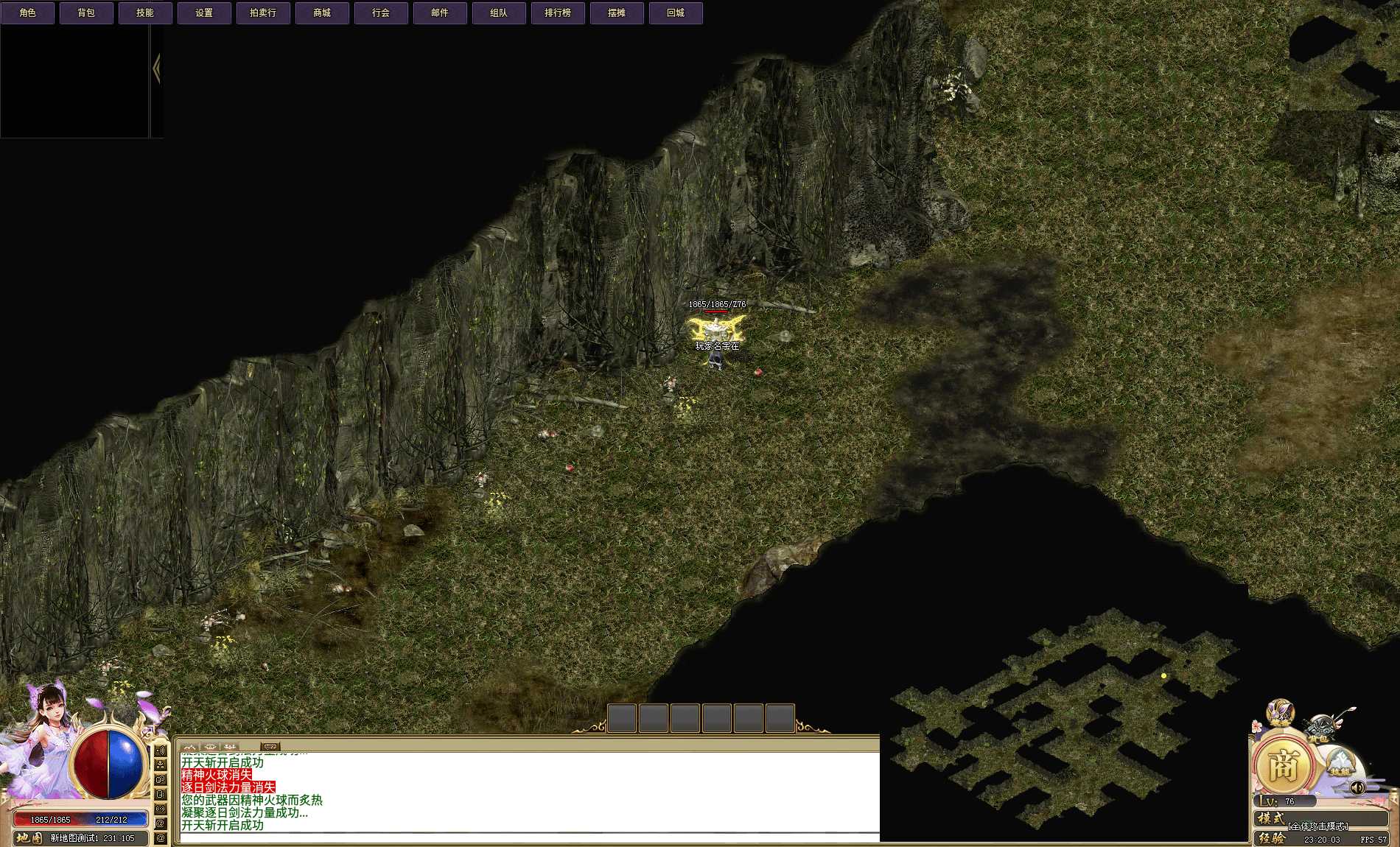Viewport: 1400px width, 847px height.
Task: Change the [全体攻击模式] attack mode option
Action: [x=1319, y=828]
